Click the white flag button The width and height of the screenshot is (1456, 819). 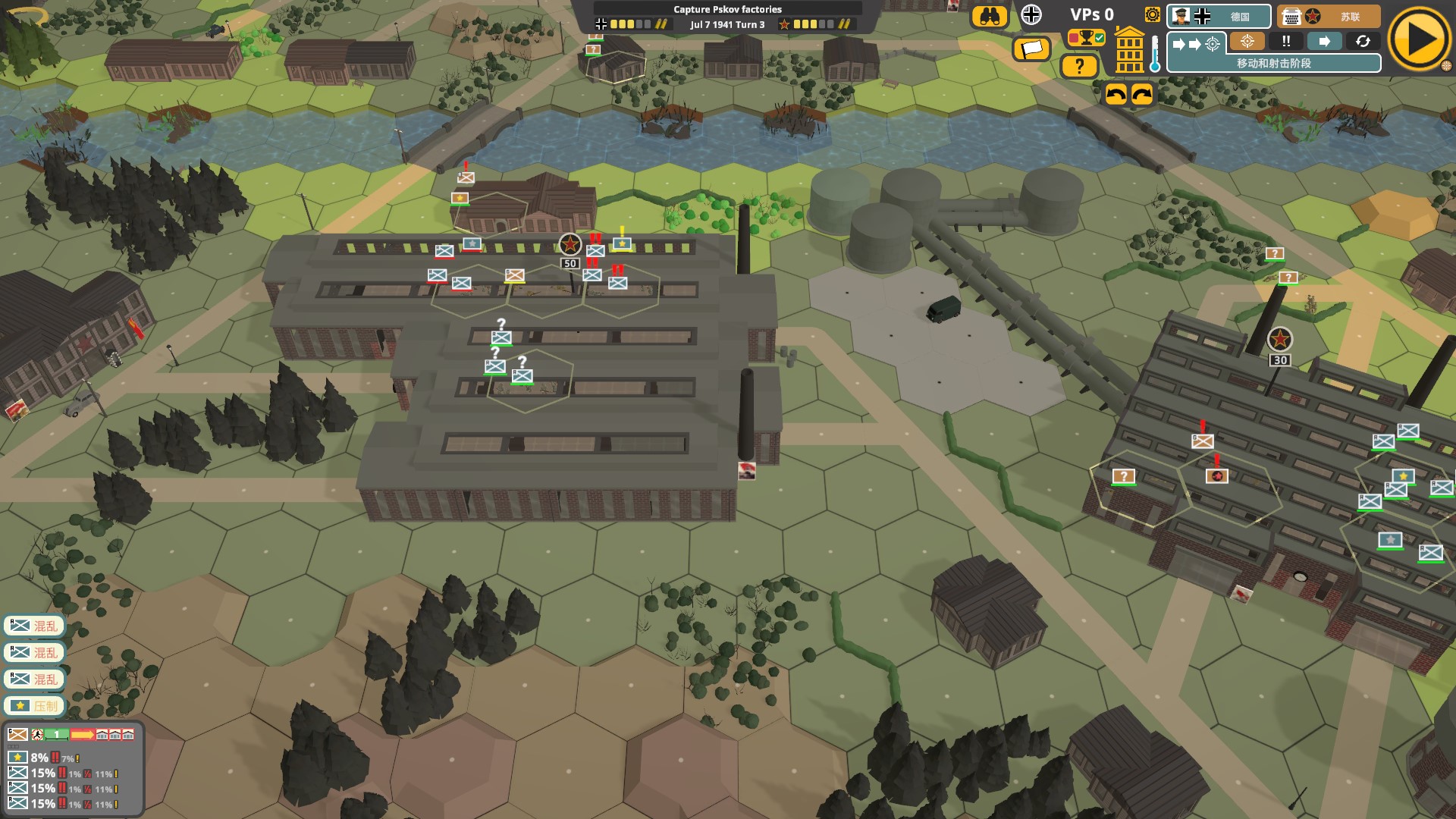[x=1031, y=49]
